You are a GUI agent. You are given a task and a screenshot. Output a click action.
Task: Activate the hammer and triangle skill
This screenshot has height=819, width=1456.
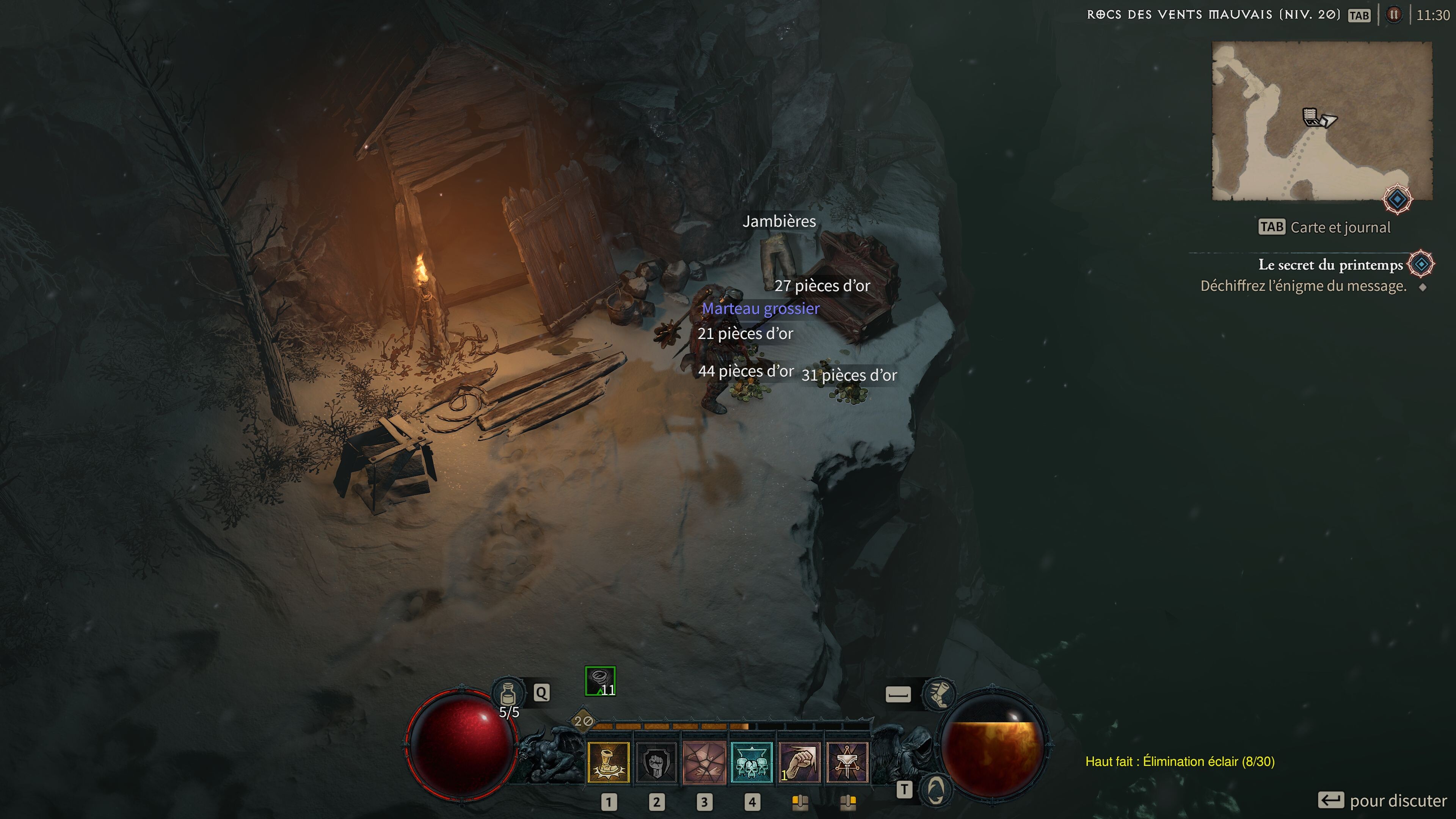[847, 763]
